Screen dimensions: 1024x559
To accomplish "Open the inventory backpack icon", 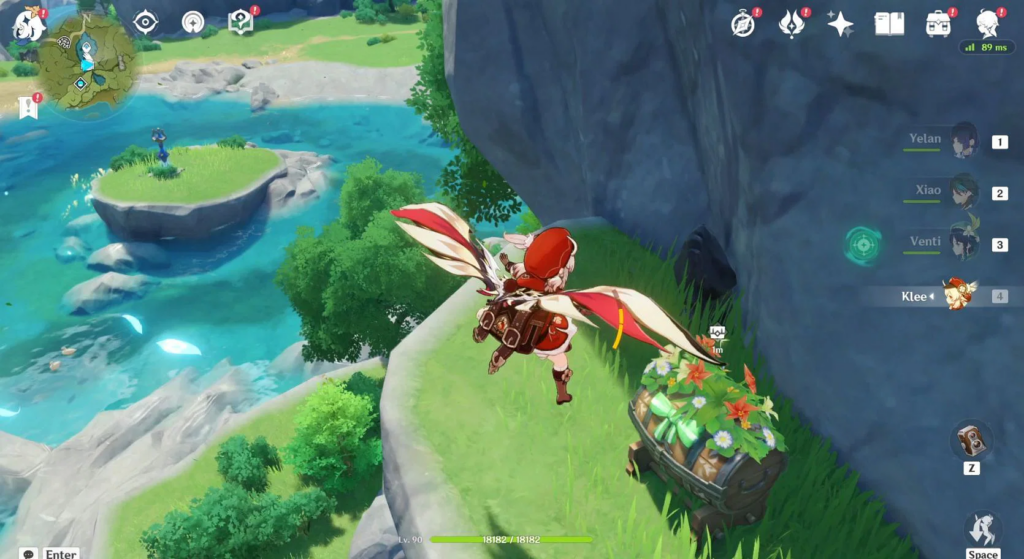I will pyautogui.click(x=938, y=23).
